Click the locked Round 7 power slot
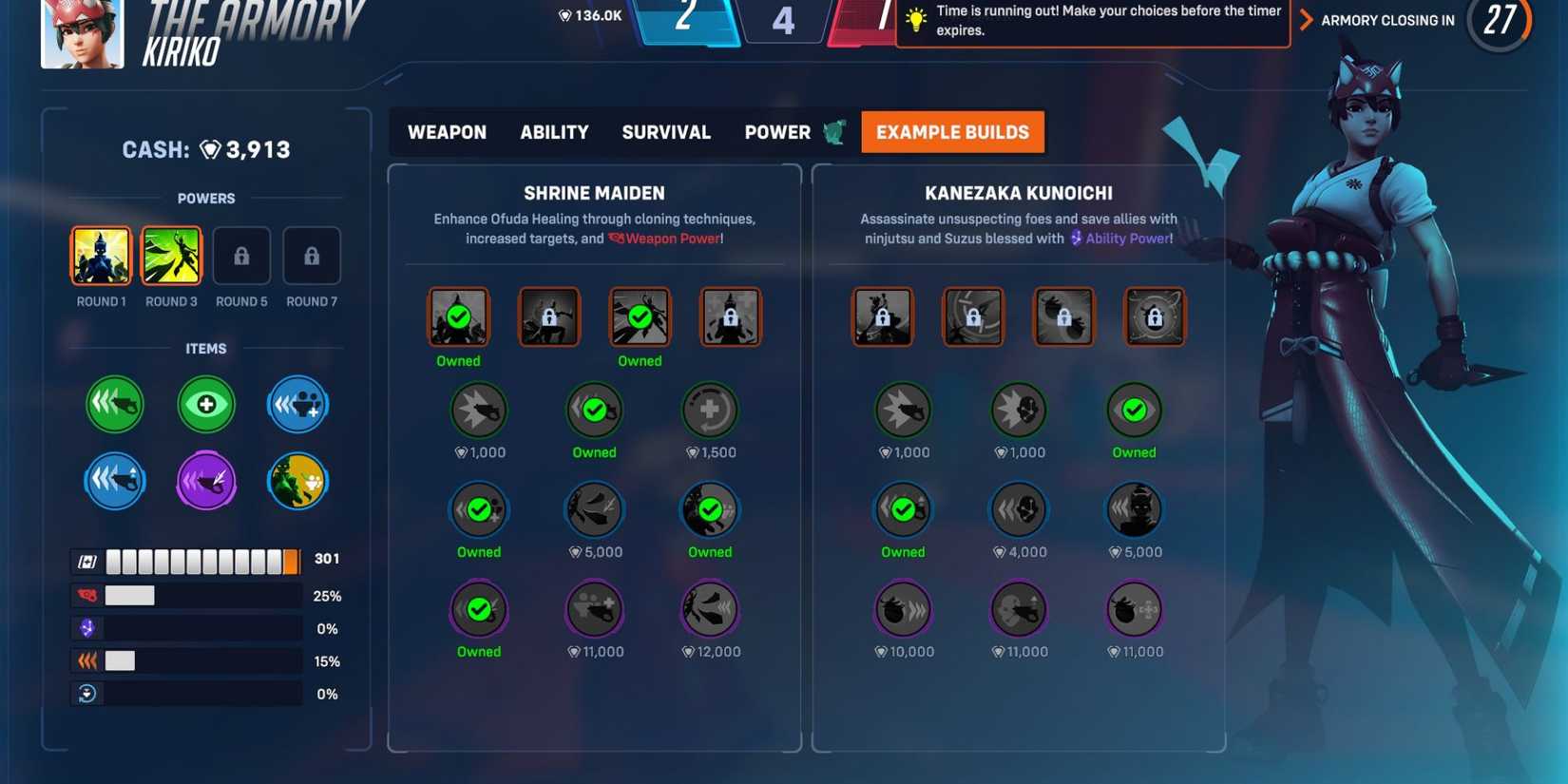1568x784 pixels. [x=312, y=255]
